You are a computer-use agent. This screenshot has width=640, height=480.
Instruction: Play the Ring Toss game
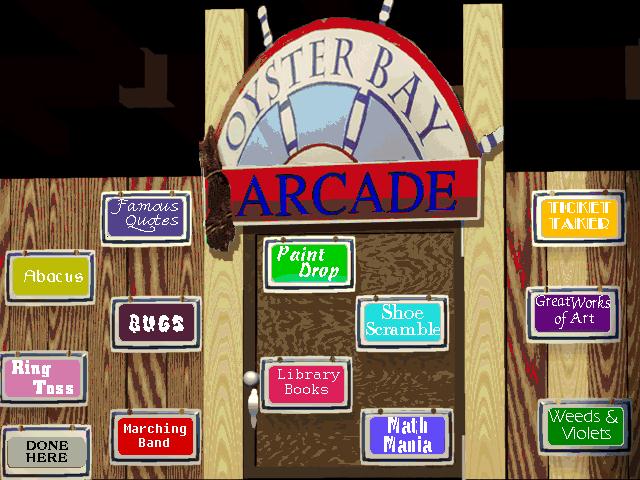pos(42,377)
